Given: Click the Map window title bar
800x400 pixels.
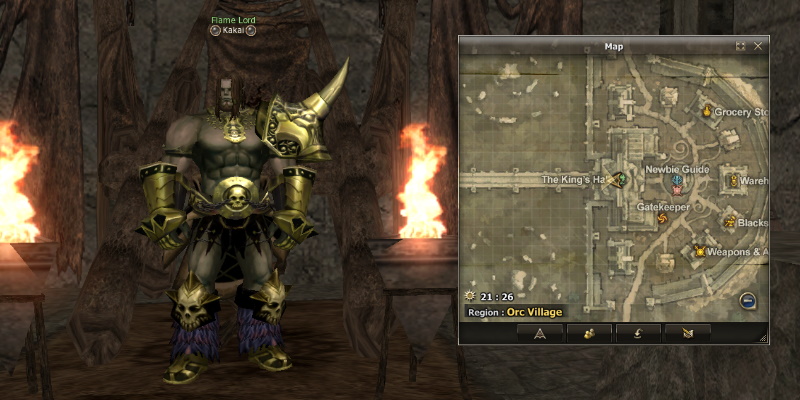Looking at the screenshot, I should click(613, 46).
